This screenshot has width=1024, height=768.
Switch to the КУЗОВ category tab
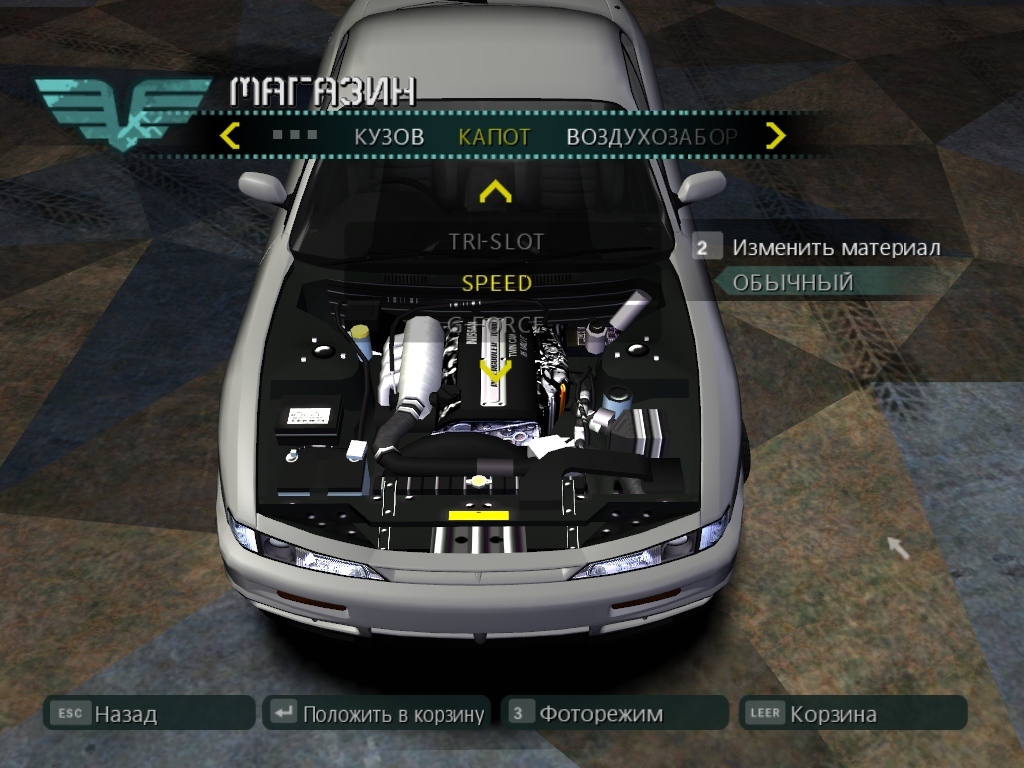(x=388, y=137)
